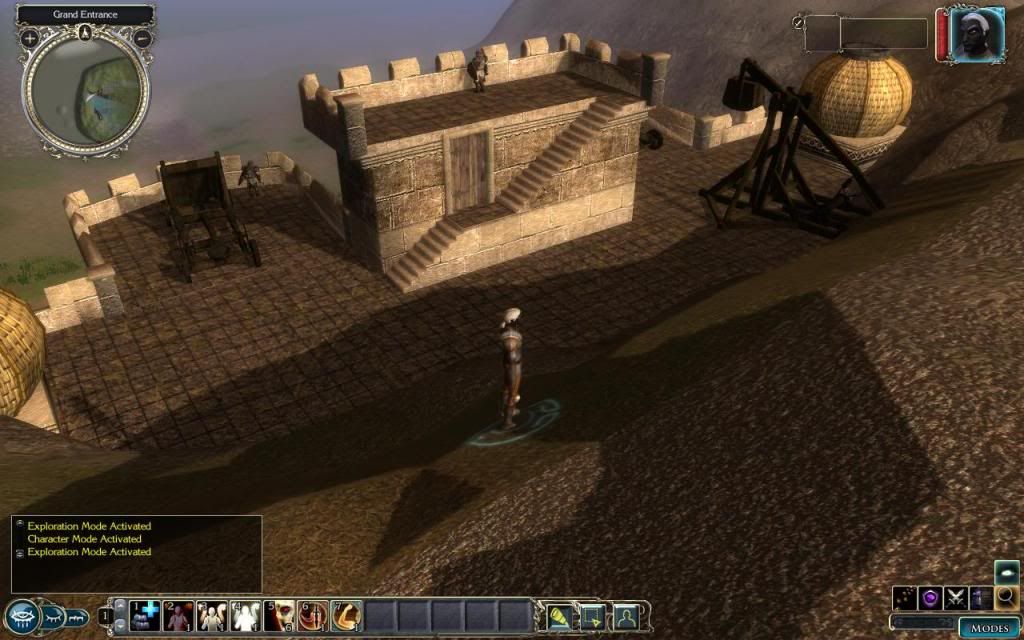Screen dimensions: 1024x640
Task: Open the character silhouette button
Action: [627, 616]
